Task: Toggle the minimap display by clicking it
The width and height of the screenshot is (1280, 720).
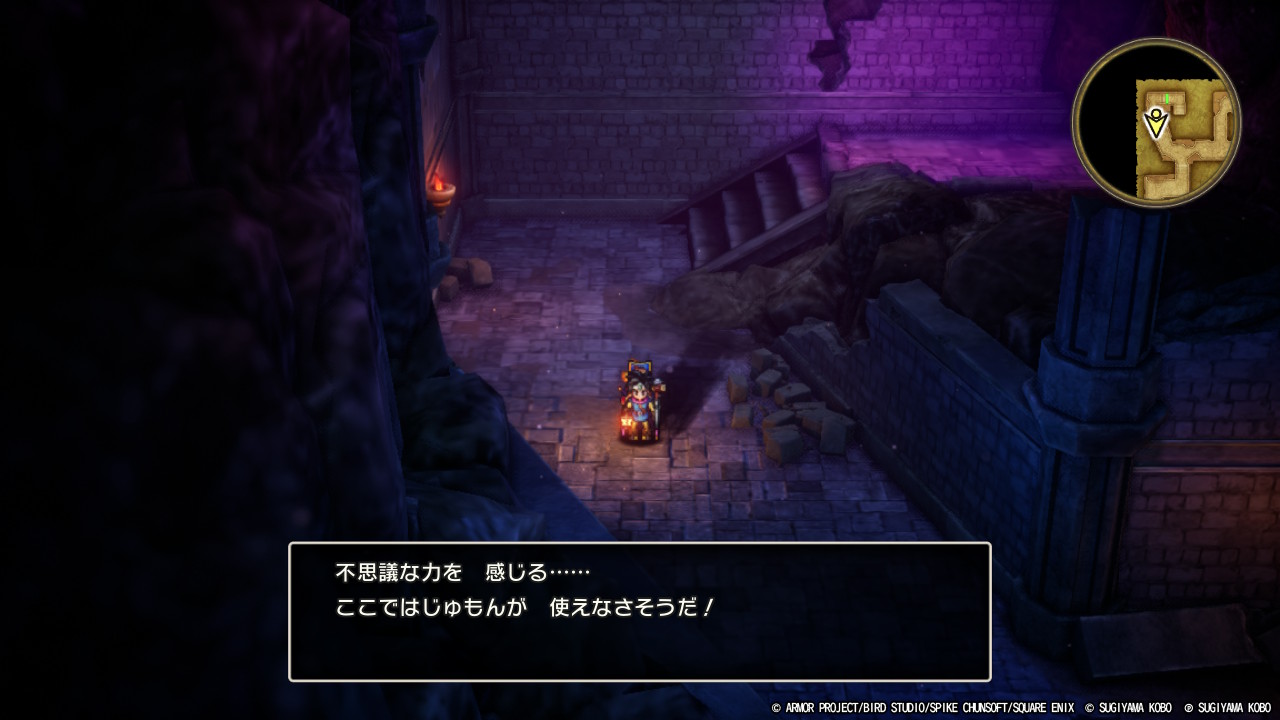Action: [x=1160, y=120]
